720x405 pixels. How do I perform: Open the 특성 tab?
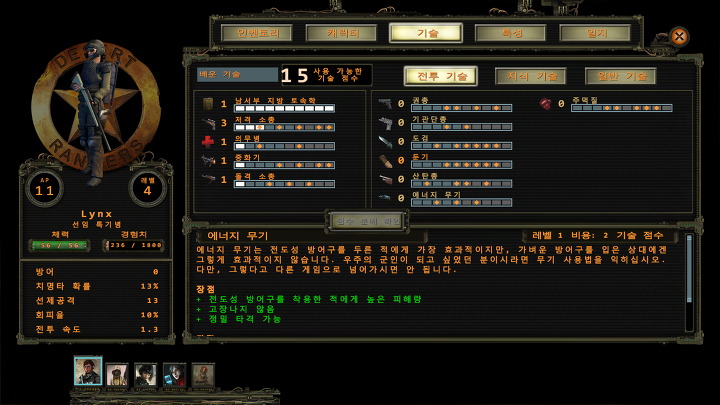(x=511, y=33)
